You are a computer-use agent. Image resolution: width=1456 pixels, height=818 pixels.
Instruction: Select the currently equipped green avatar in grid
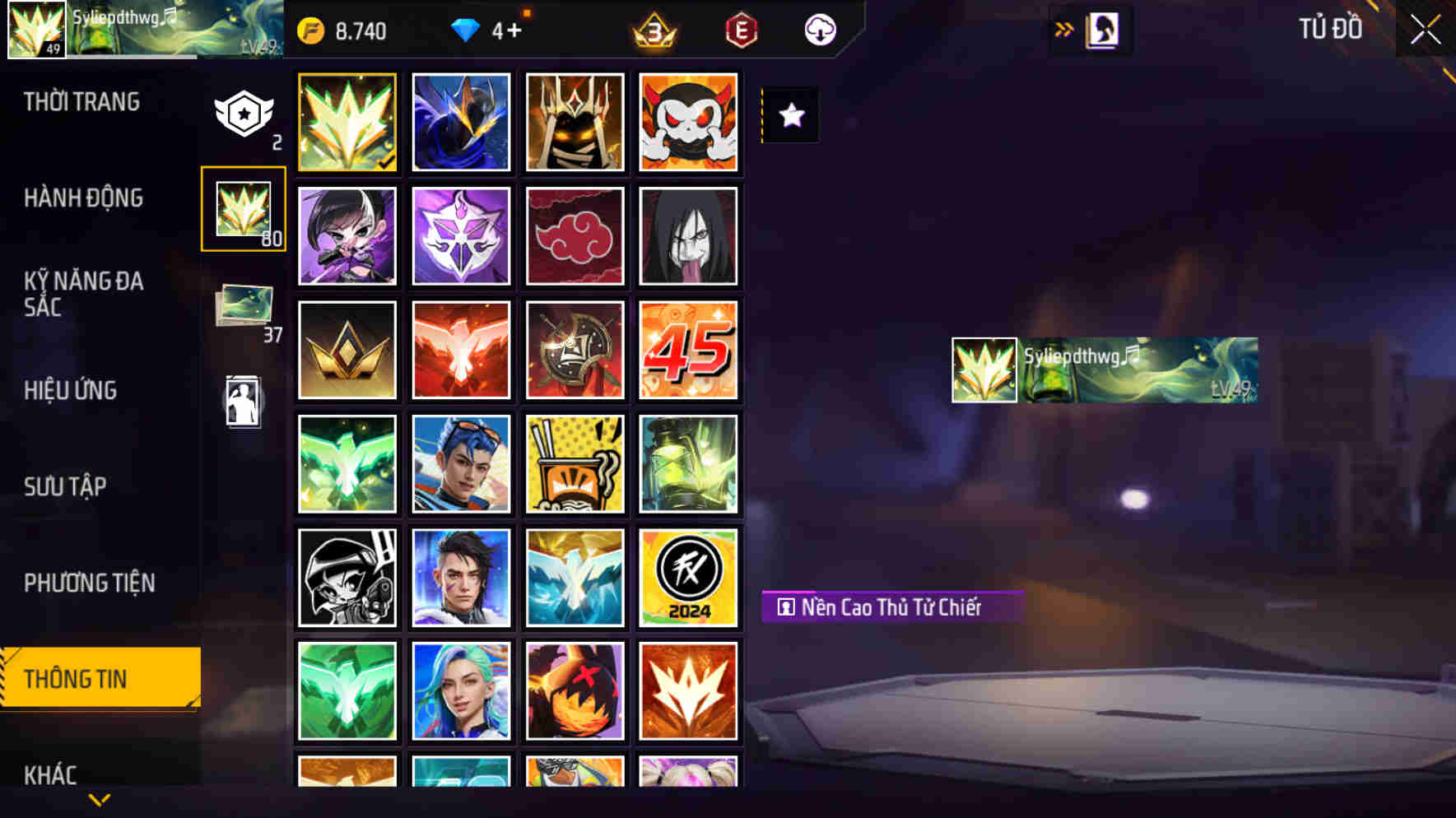[347, 122]
